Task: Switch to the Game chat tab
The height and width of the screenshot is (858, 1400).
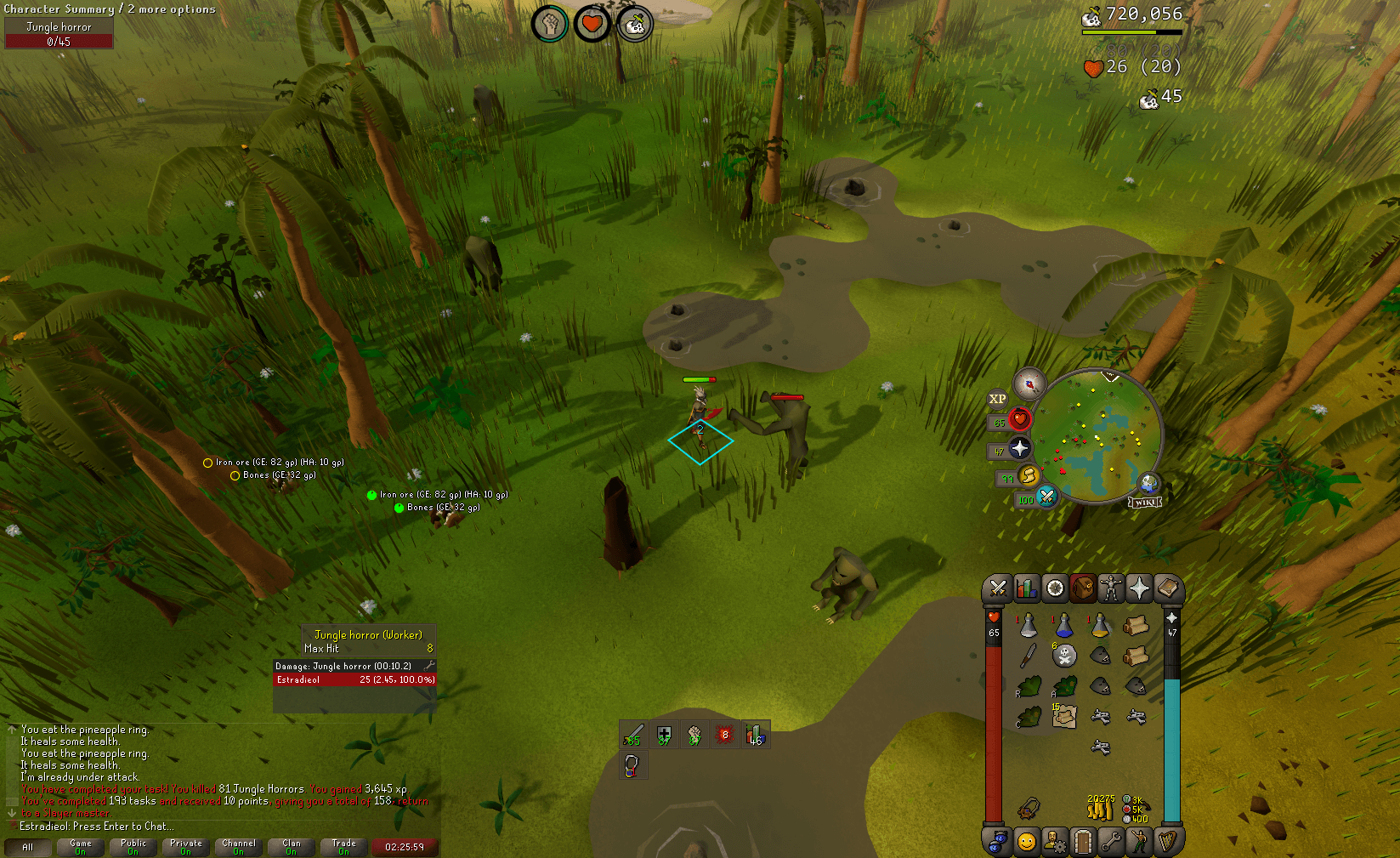Action: click(80, 846)
